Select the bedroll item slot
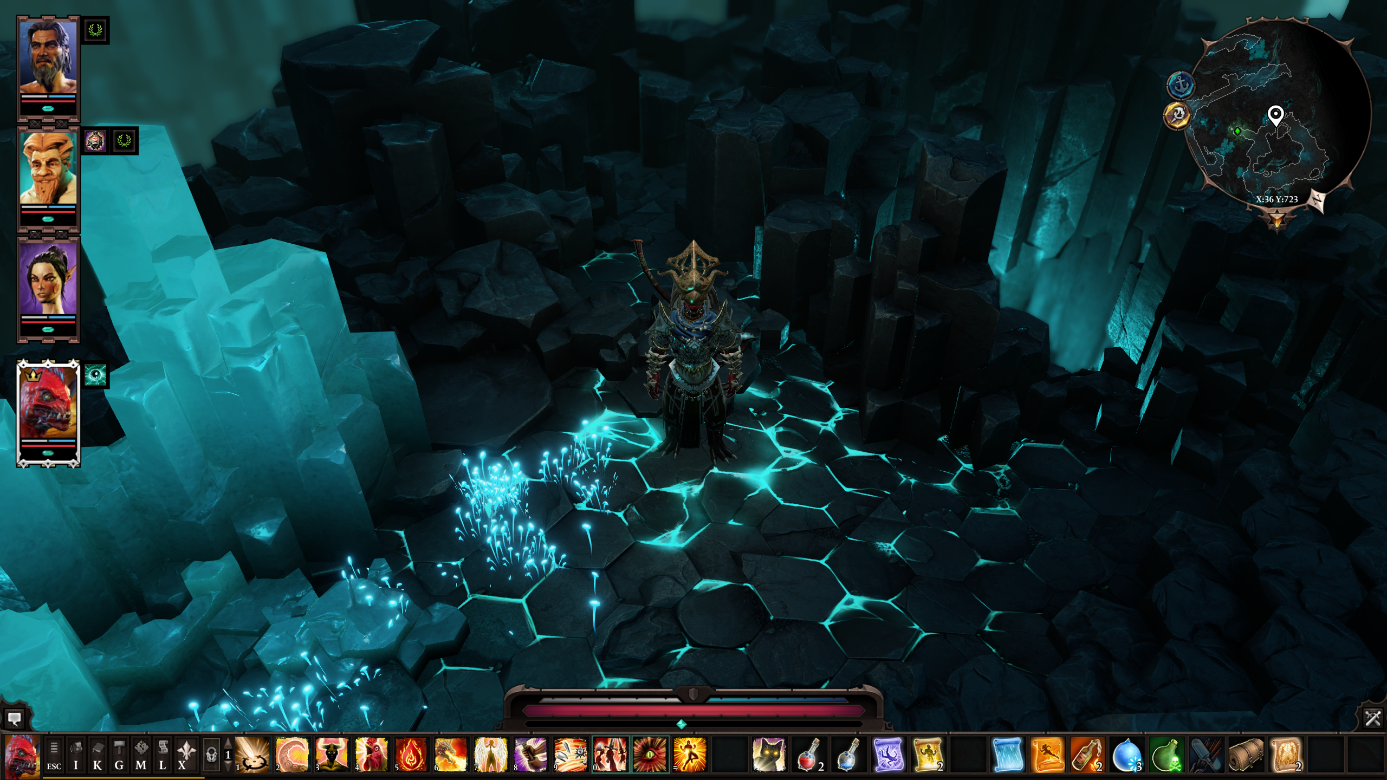This screenshot has width=1387, height=780. 1245,754
